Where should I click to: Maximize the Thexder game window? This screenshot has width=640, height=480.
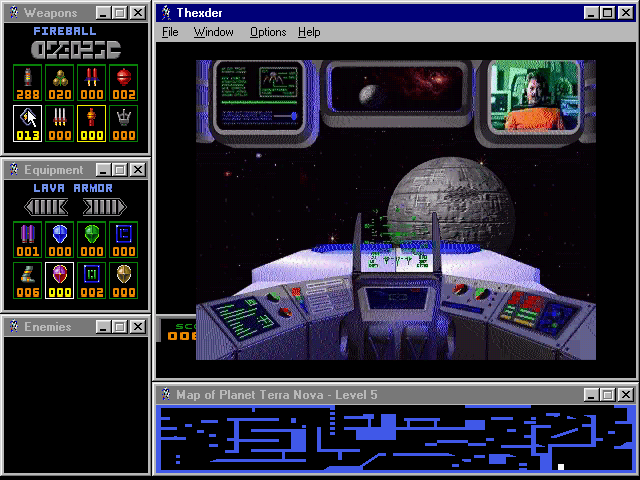(x=608, y=13)
